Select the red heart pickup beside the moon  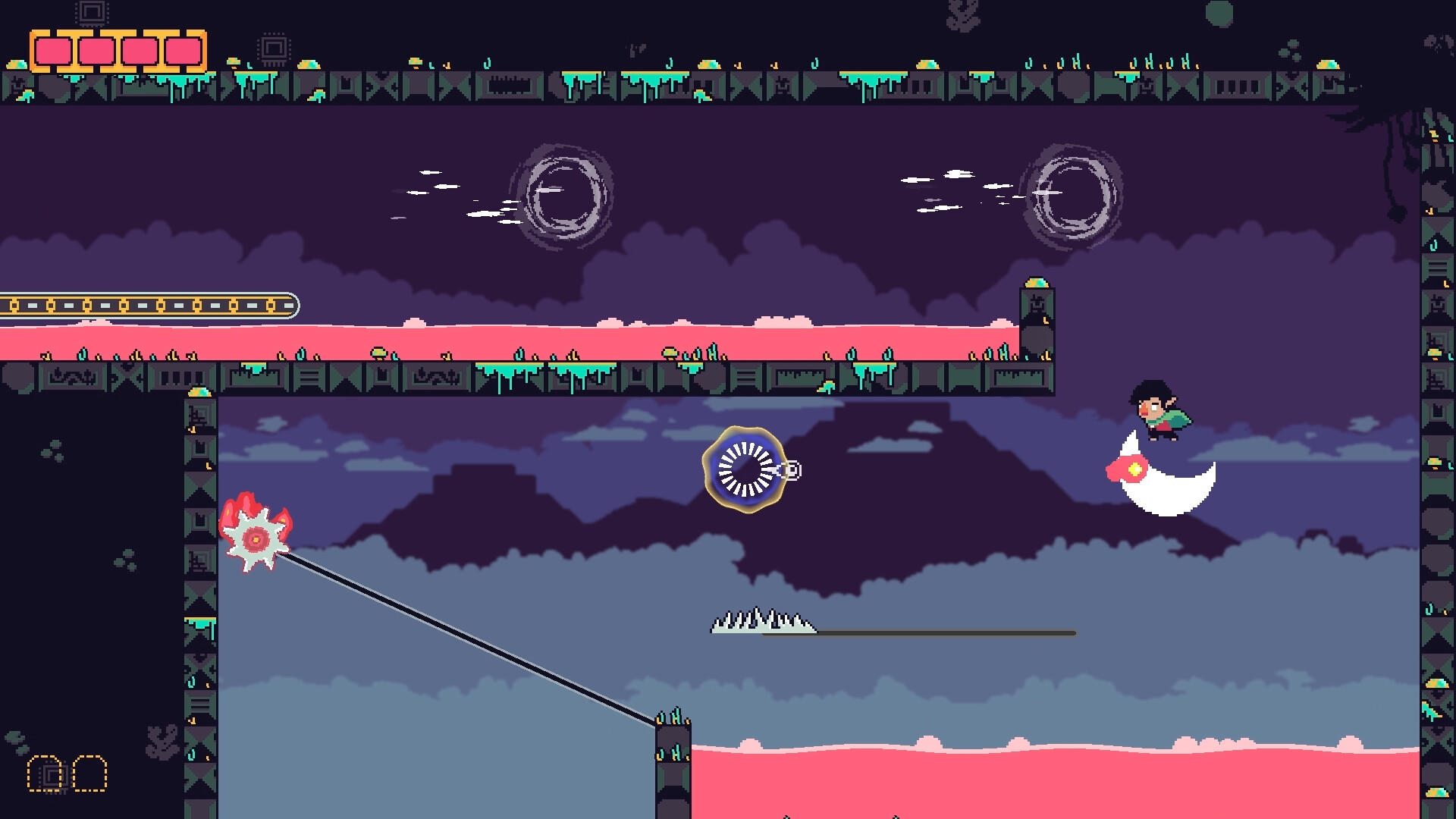pyautogui.click(x=1126, y=470)
